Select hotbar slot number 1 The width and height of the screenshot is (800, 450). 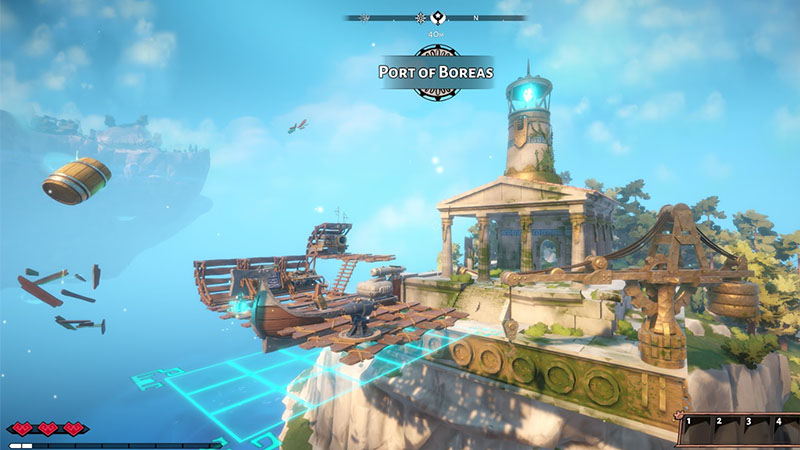tap(696, 431)
